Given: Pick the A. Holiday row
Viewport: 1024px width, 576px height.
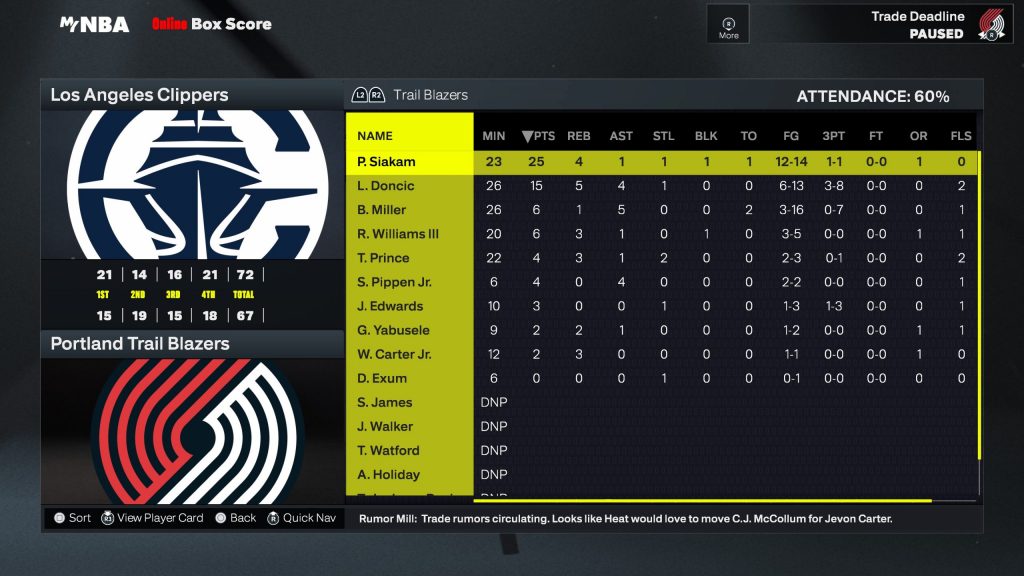Looking at the screenshot, I should tap(388, 474).
